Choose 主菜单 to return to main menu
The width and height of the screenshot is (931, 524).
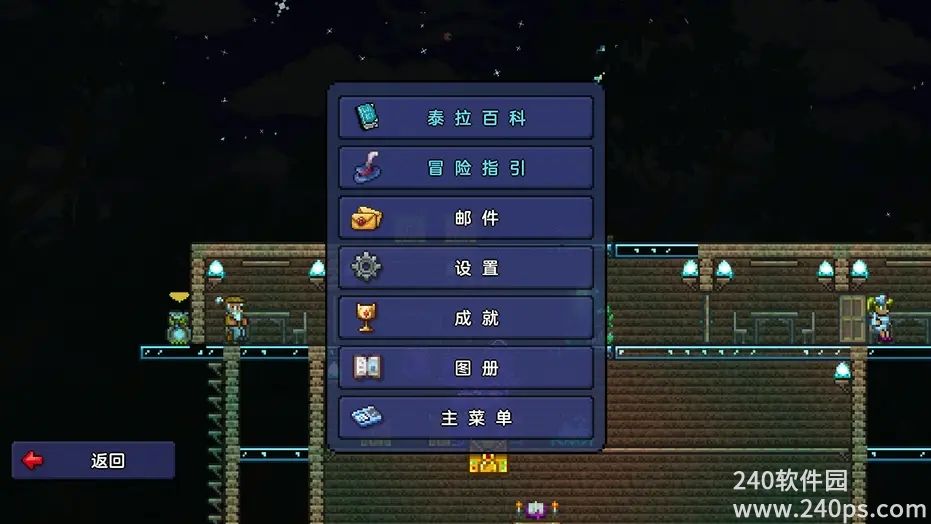pyautogui.click(x=465, y=418)
